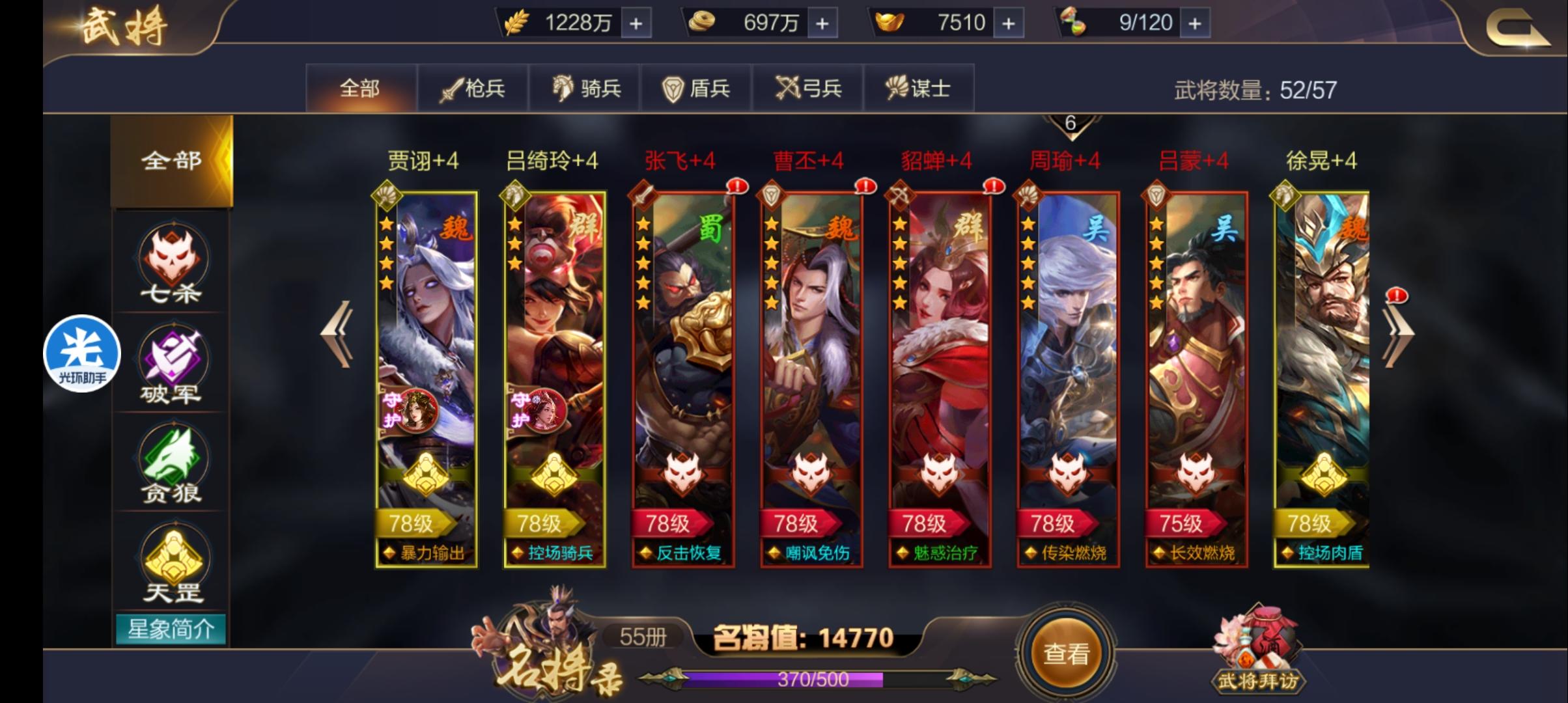Open 星象简介 introduction
The image size is (1568, 703).
tap(171, 629)
